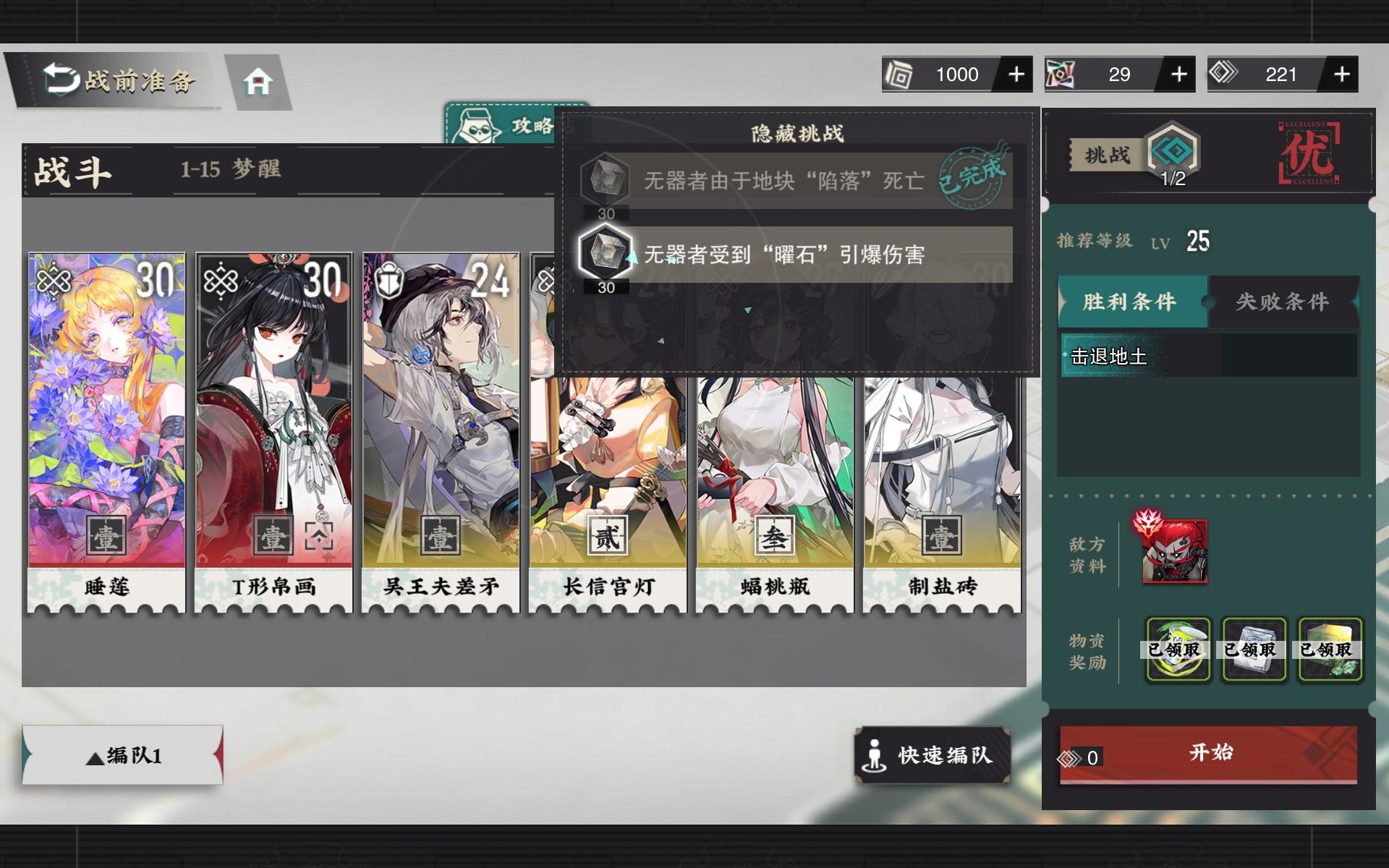
Task: Click the 1/2 challenge progress indicator
Action: (1176, 179)
